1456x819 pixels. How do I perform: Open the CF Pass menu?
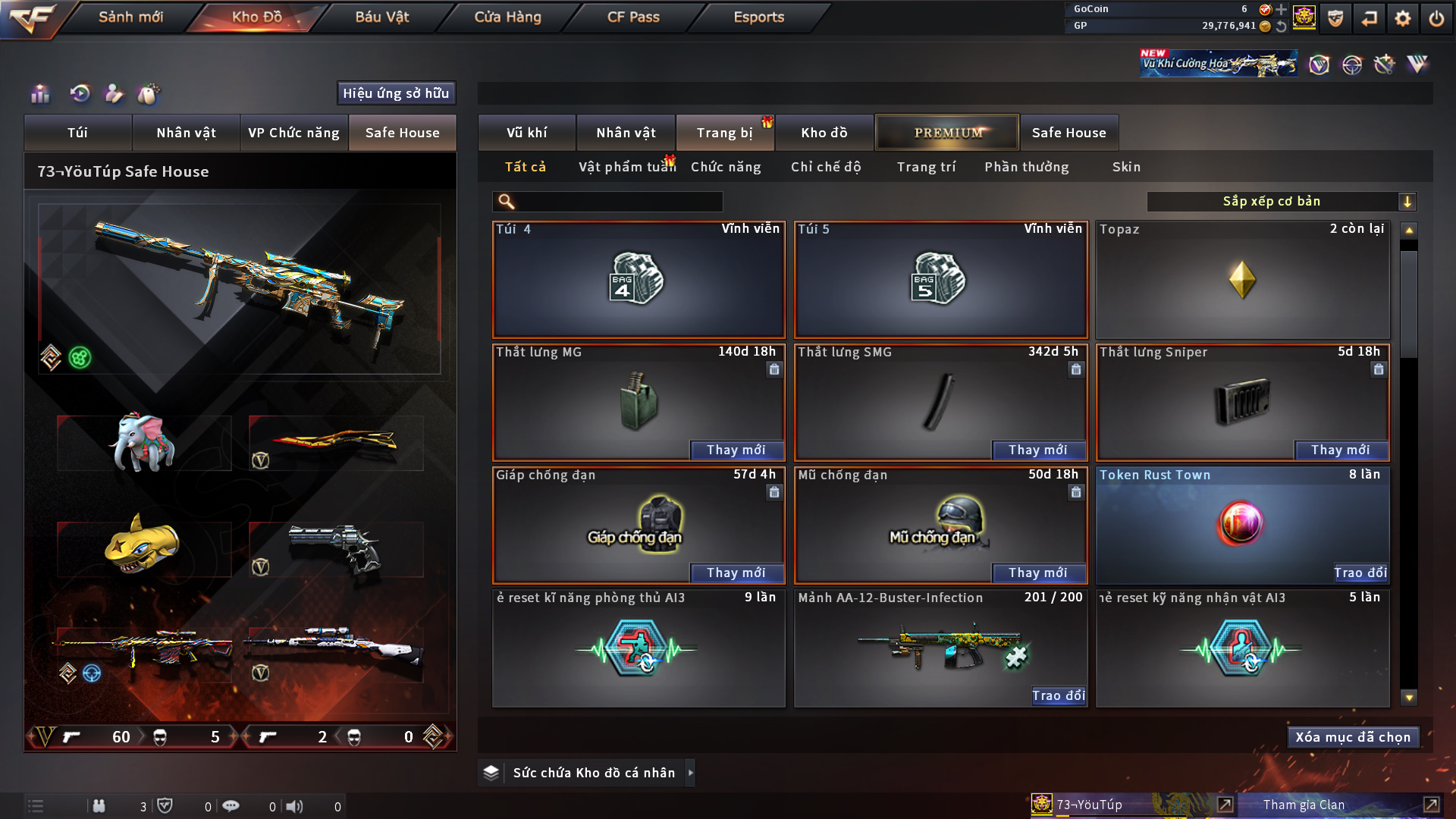tap(633, 17)
